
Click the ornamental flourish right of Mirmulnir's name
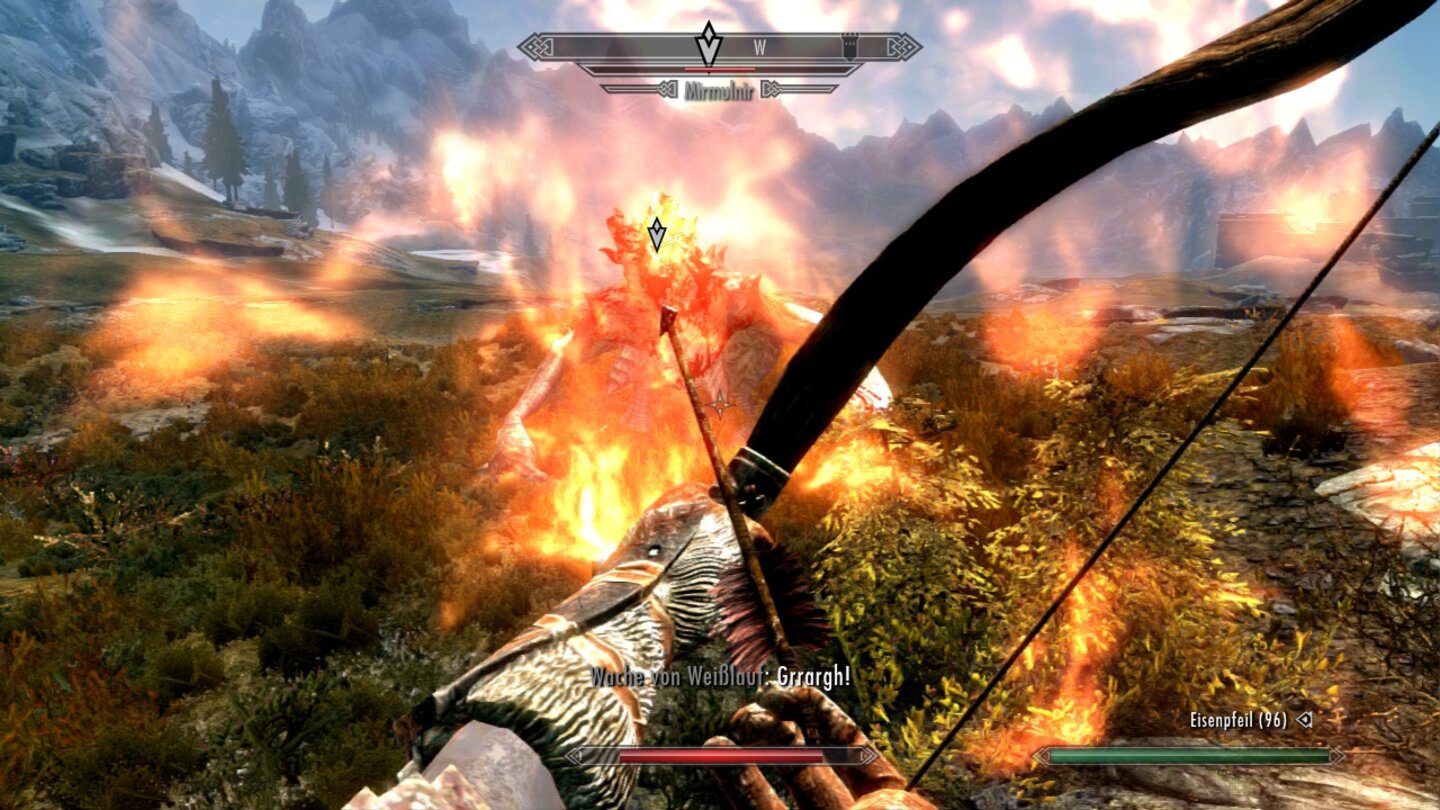(x=772, y=89)
